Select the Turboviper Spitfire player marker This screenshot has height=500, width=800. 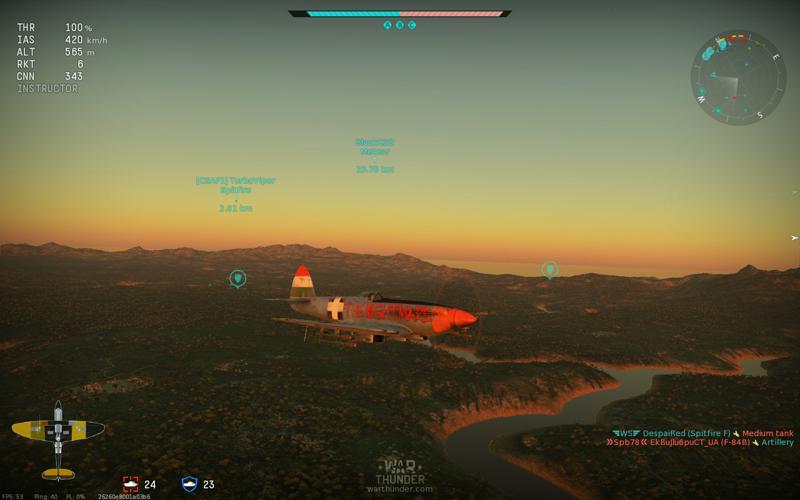pyautogui.click(x=235, y=192)
